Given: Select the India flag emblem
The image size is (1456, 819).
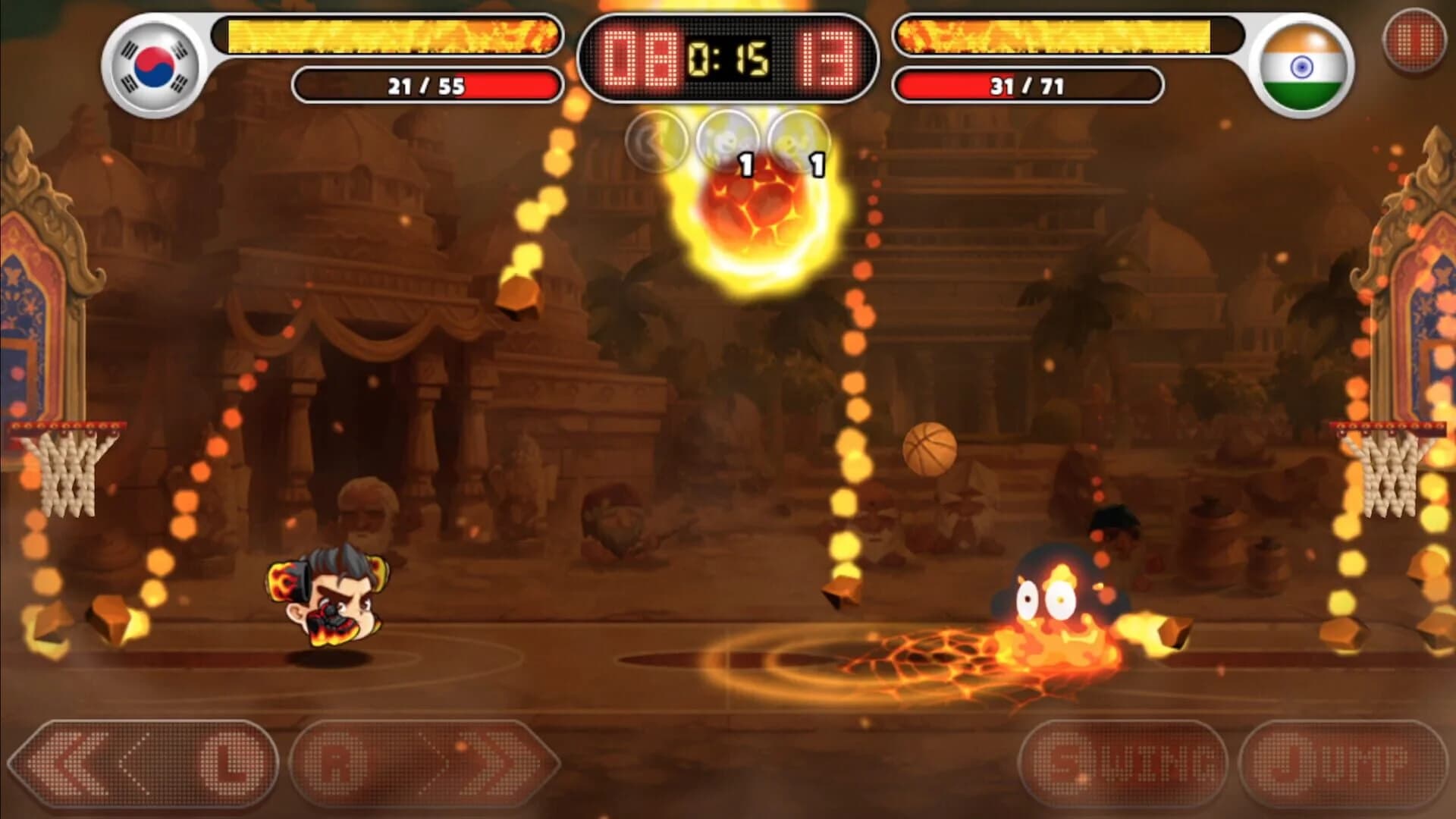Looking at the screenshot, I should 1303,67.
